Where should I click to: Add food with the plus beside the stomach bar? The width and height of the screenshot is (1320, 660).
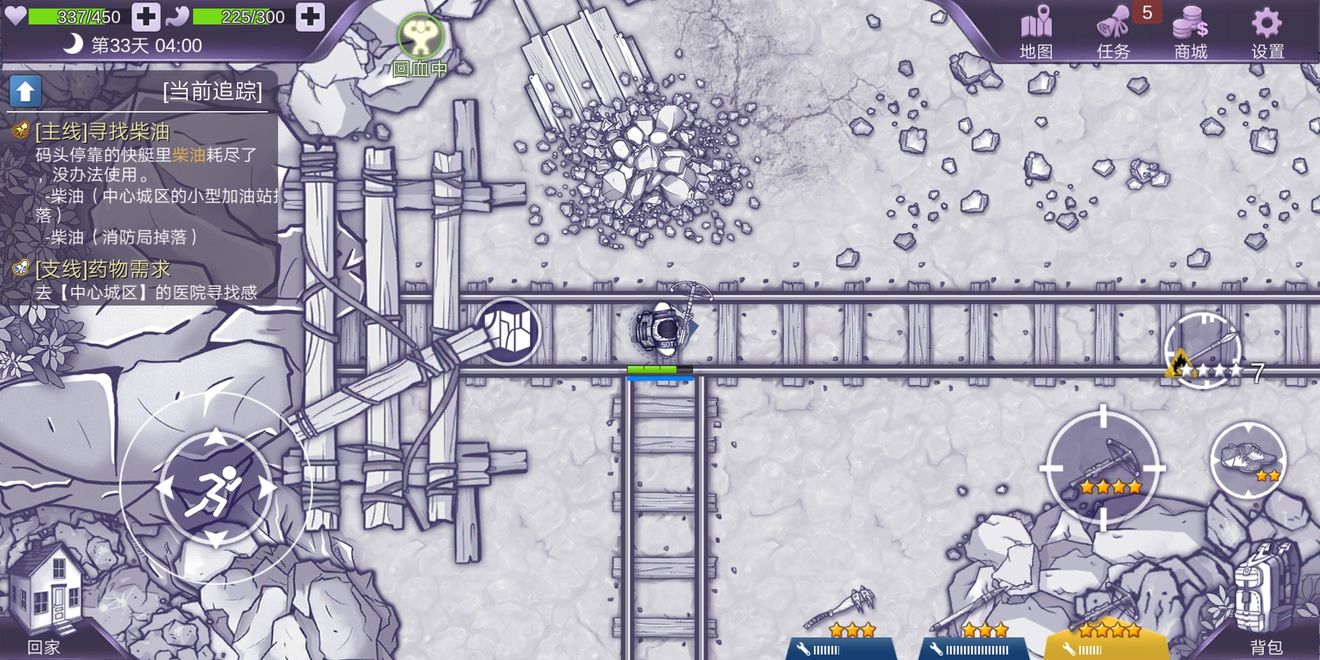(x=310, y=16)
